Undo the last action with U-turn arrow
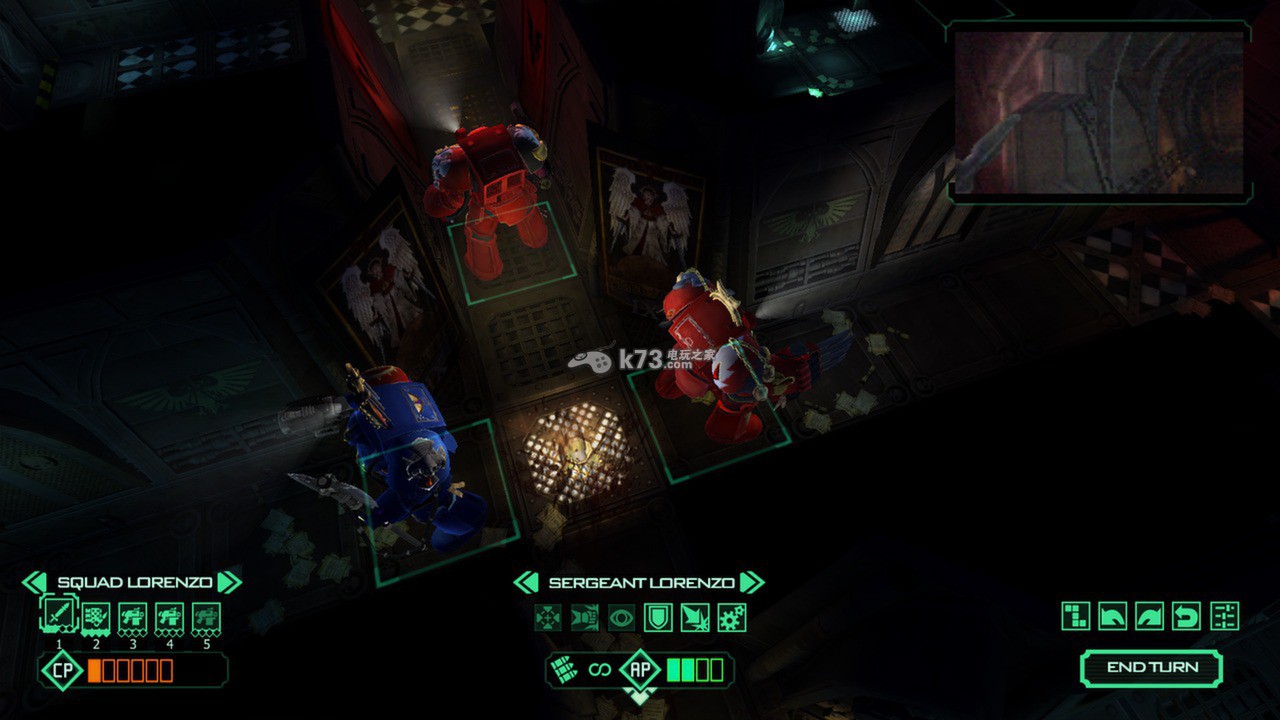 1187,616
